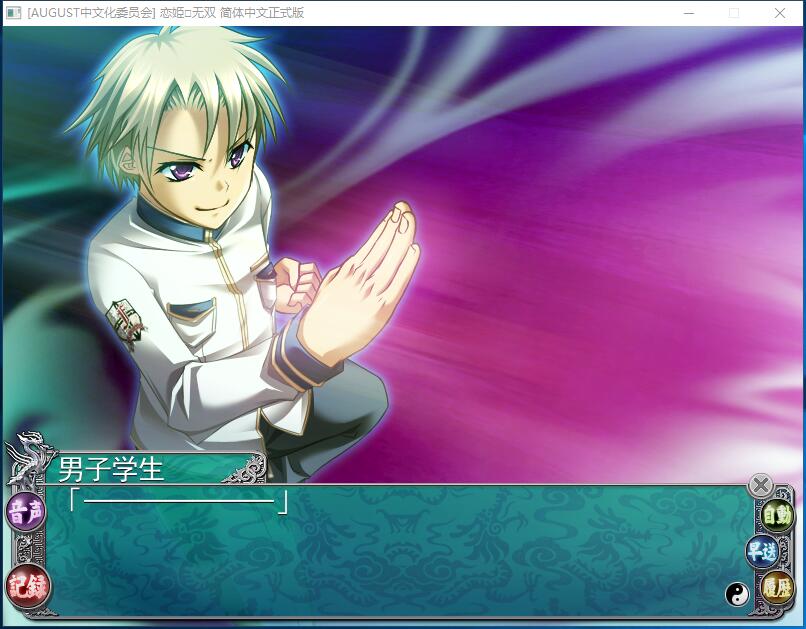Show the 履歴 dialogue history log
The width and height of the screenshot is (806, 629).
[777, 587]
